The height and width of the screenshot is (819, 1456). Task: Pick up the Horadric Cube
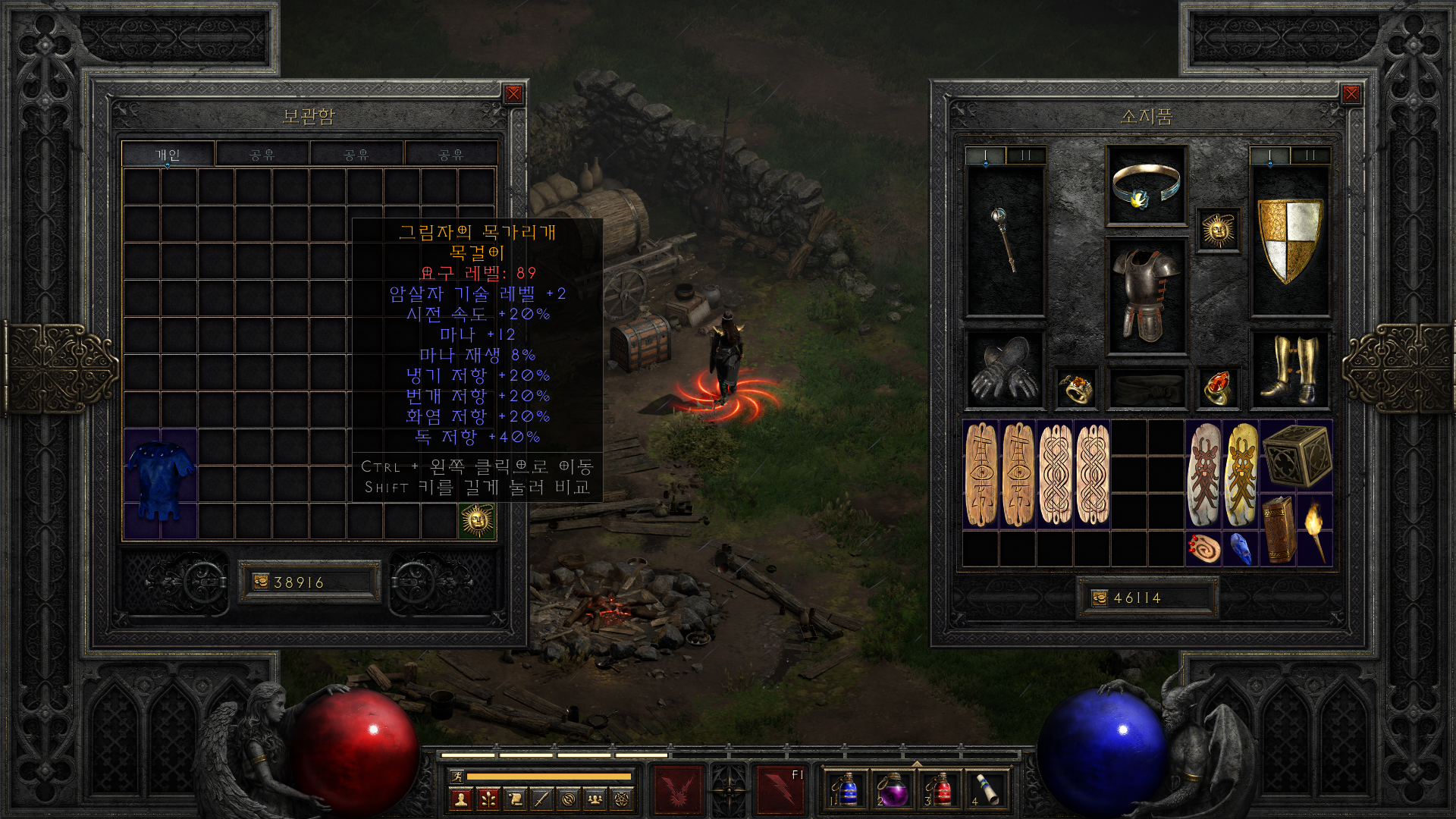click(x=1297, y=455)
